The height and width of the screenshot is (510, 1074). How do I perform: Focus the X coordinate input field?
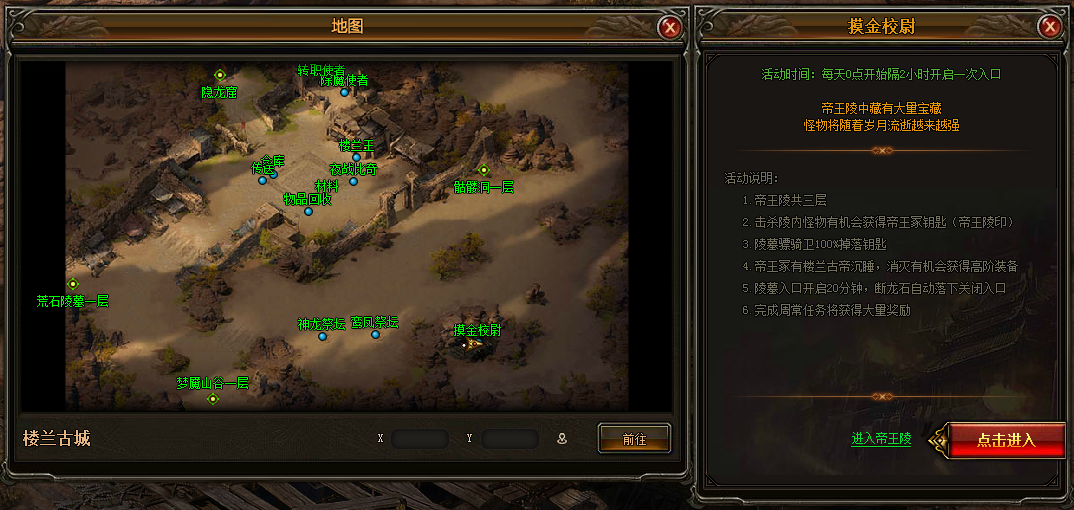[420, 438]
